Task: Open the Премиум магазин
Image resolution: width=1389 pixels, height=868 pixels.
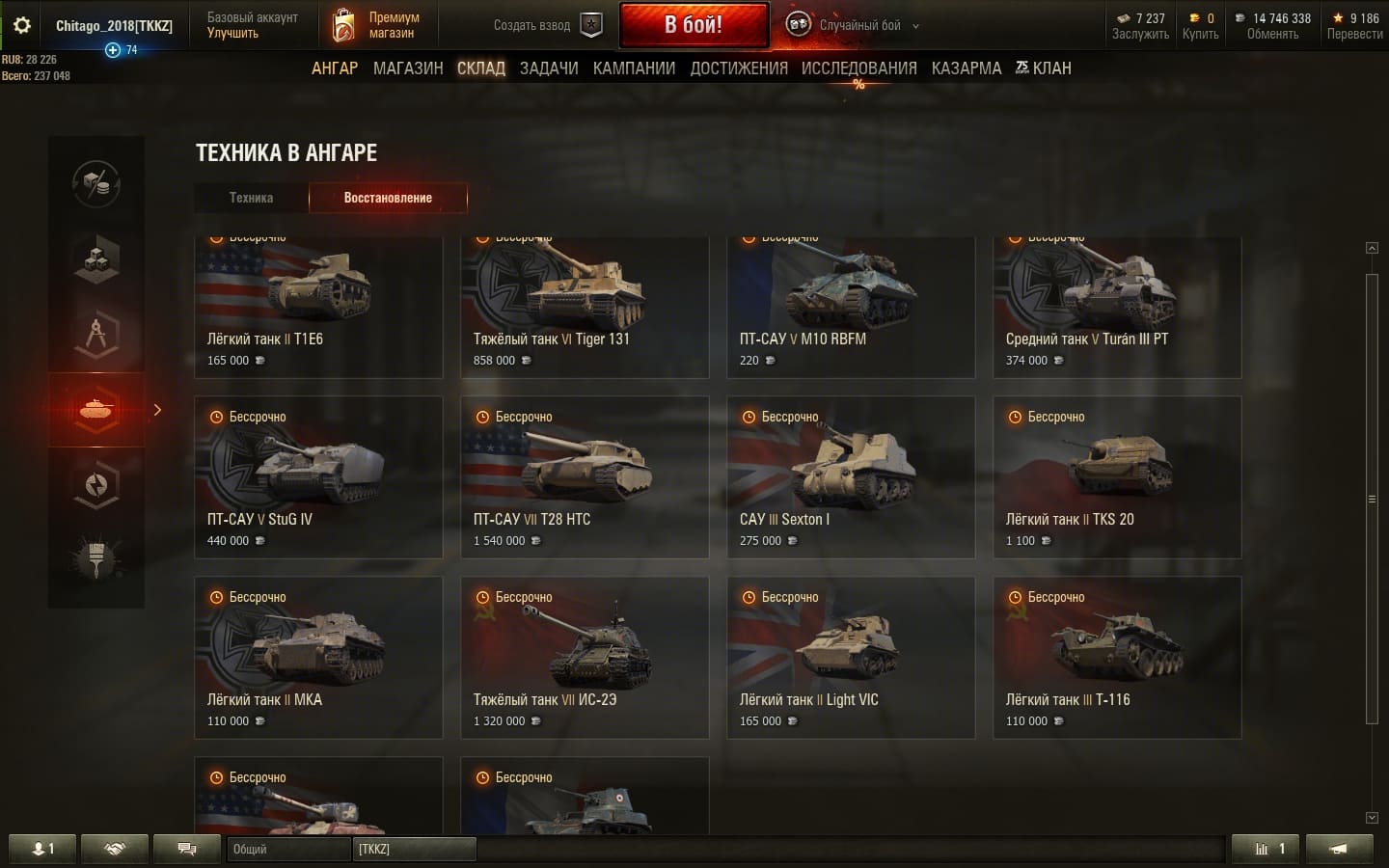Action: (378, 25)
